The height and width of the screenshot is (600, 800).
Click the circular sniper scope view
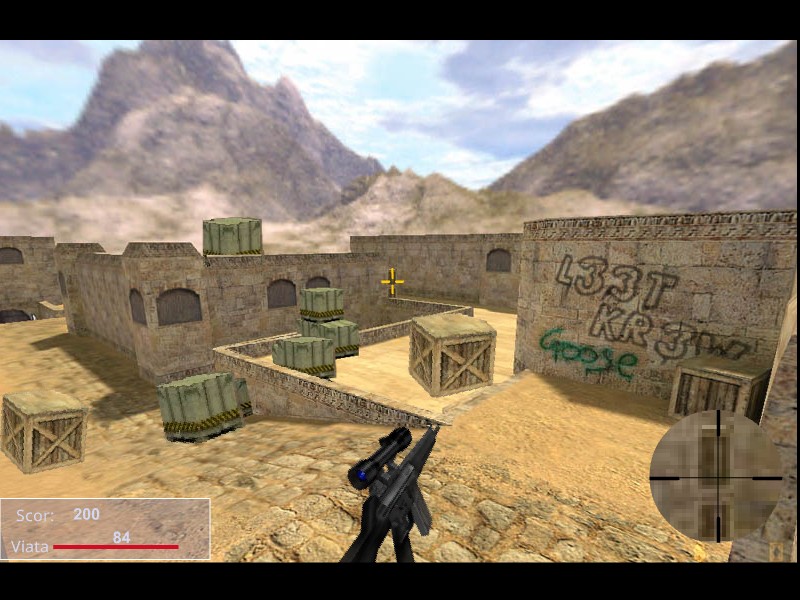pos(716,477)
